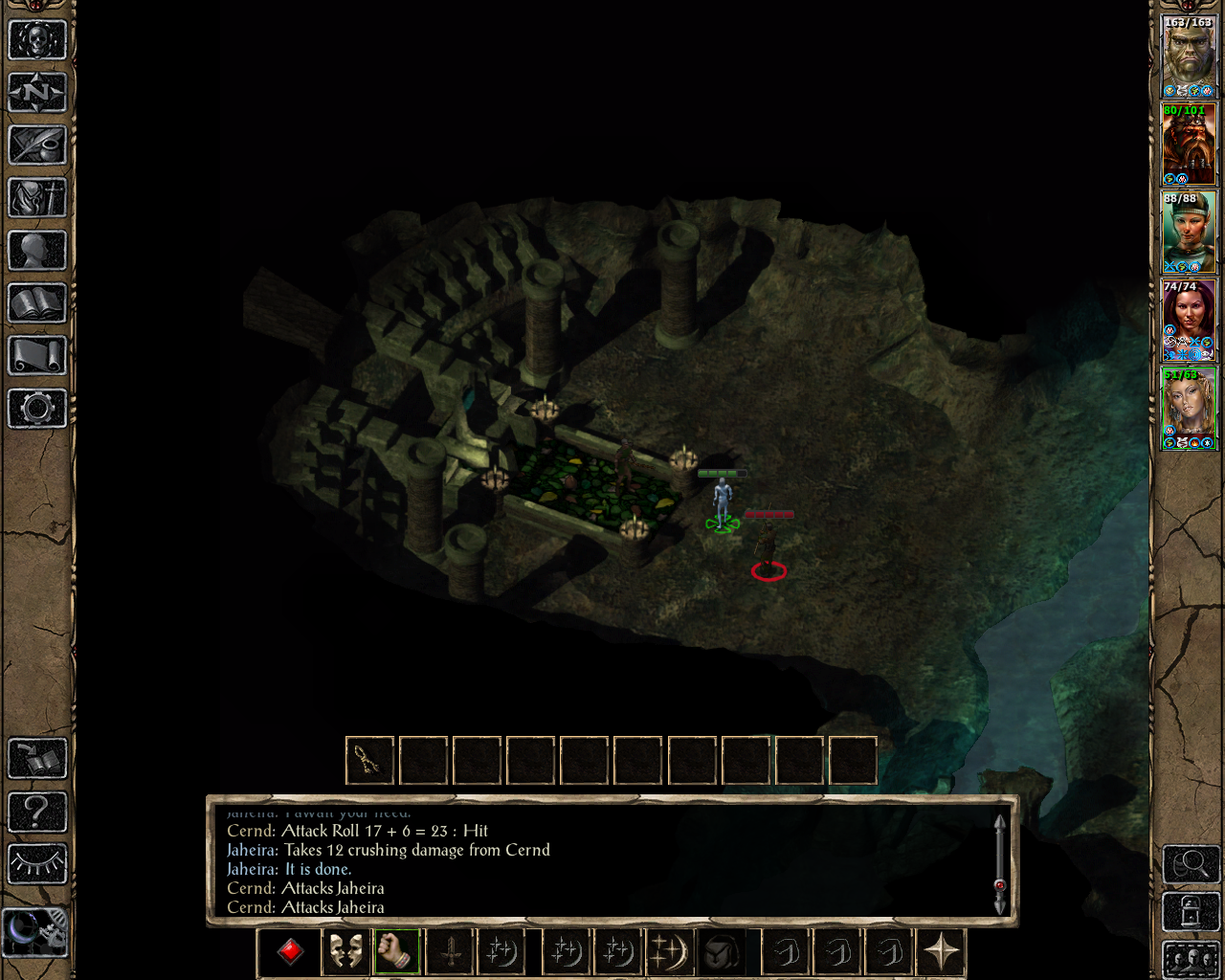Select the sword attack icon
This screenshot has height=980, width=1225.
(x=450, y=951)
